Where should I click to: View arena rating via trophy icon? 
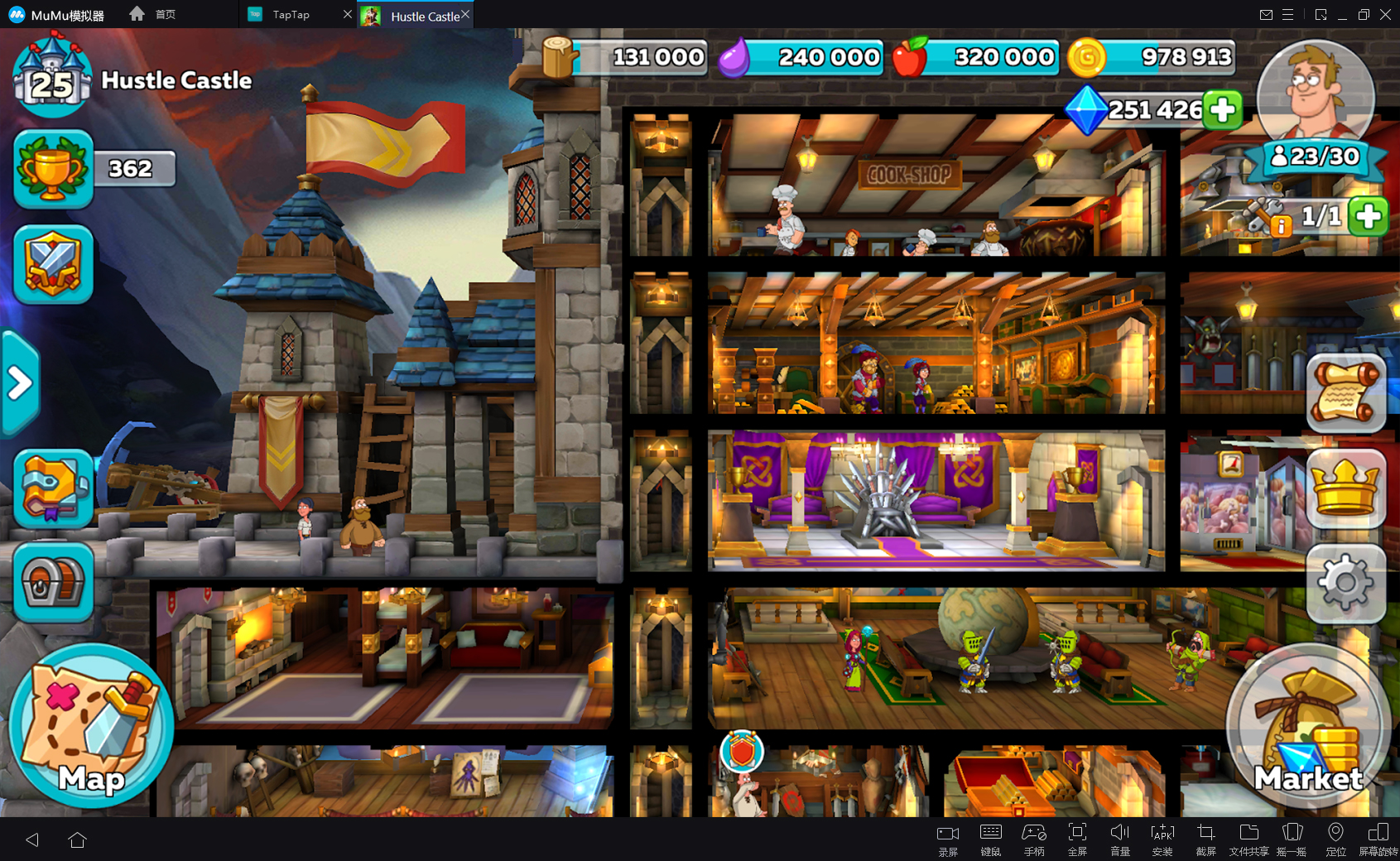(x=52, y=170)
